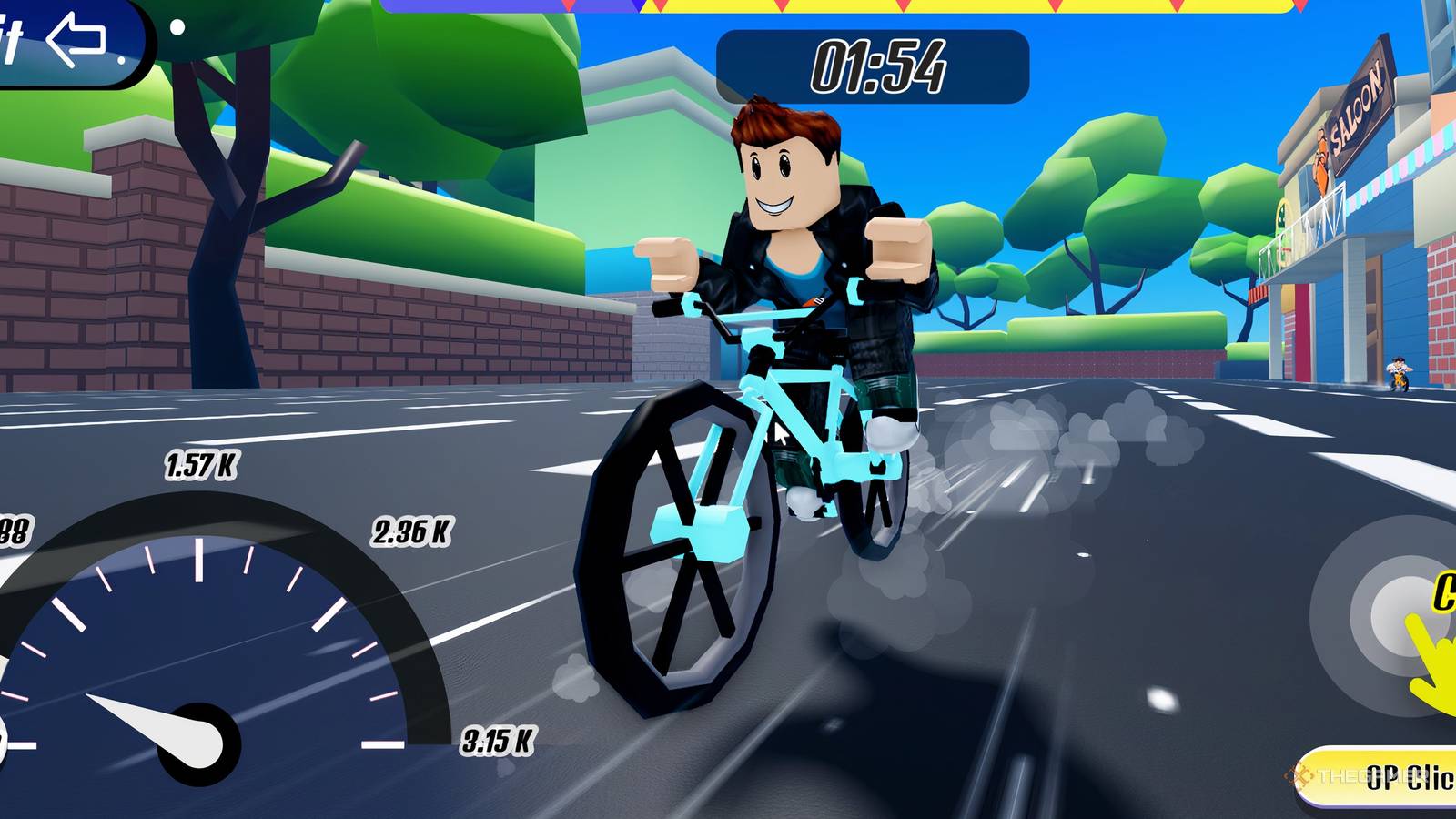Open the partially visible C label panel
This screenshot has height=819, width=1456.
point(1449,591)
